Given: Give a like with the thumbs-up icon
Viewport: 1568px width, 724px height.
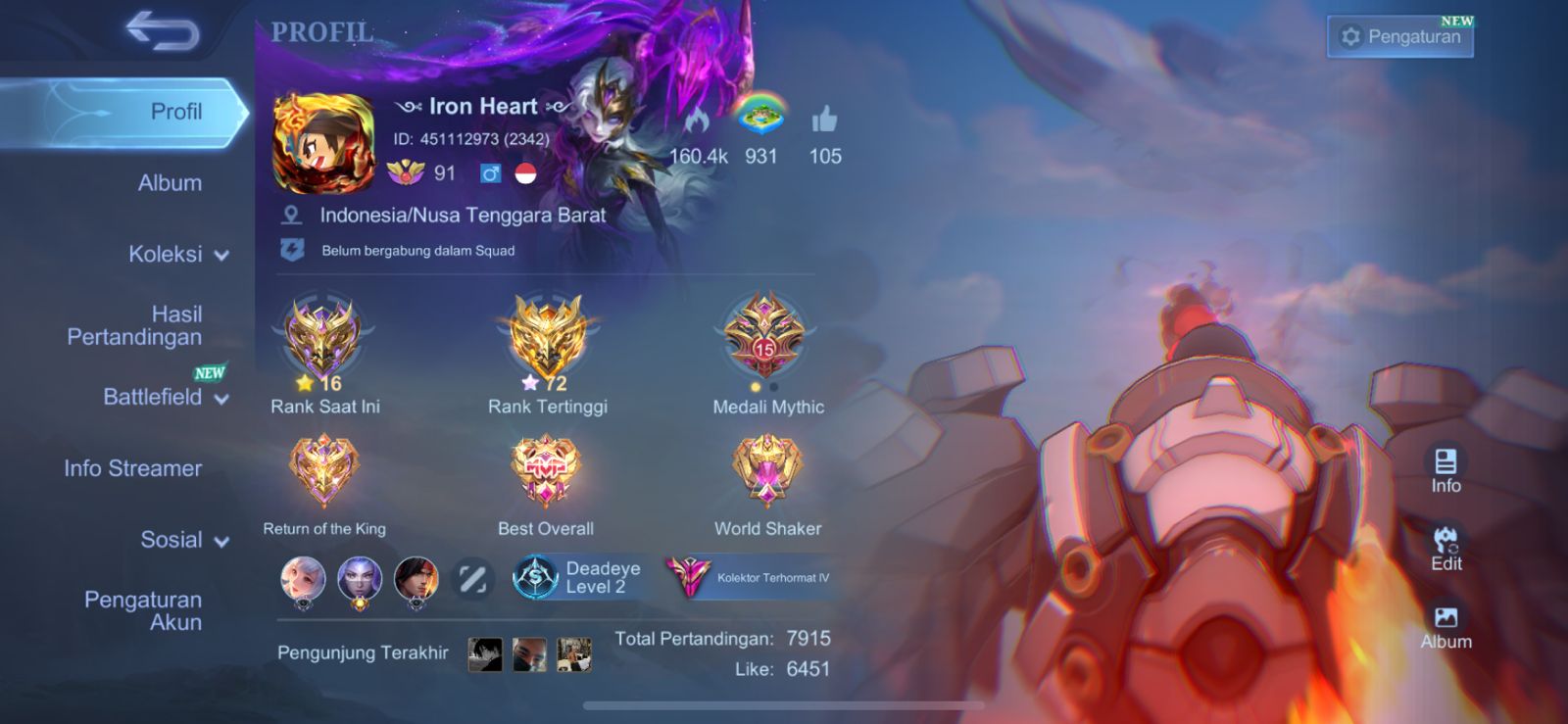Looking at the screenshot, I should [x=824, y=121].
